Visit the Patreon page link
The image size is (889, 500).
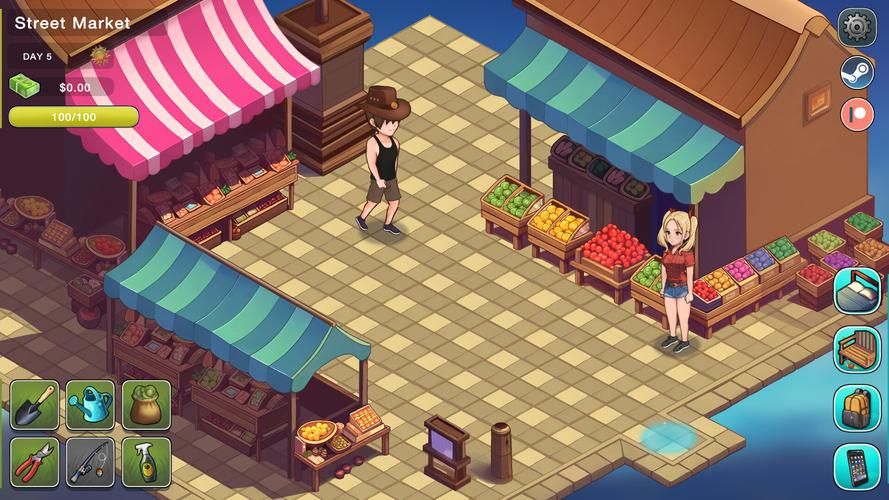(x=857, y=113)
